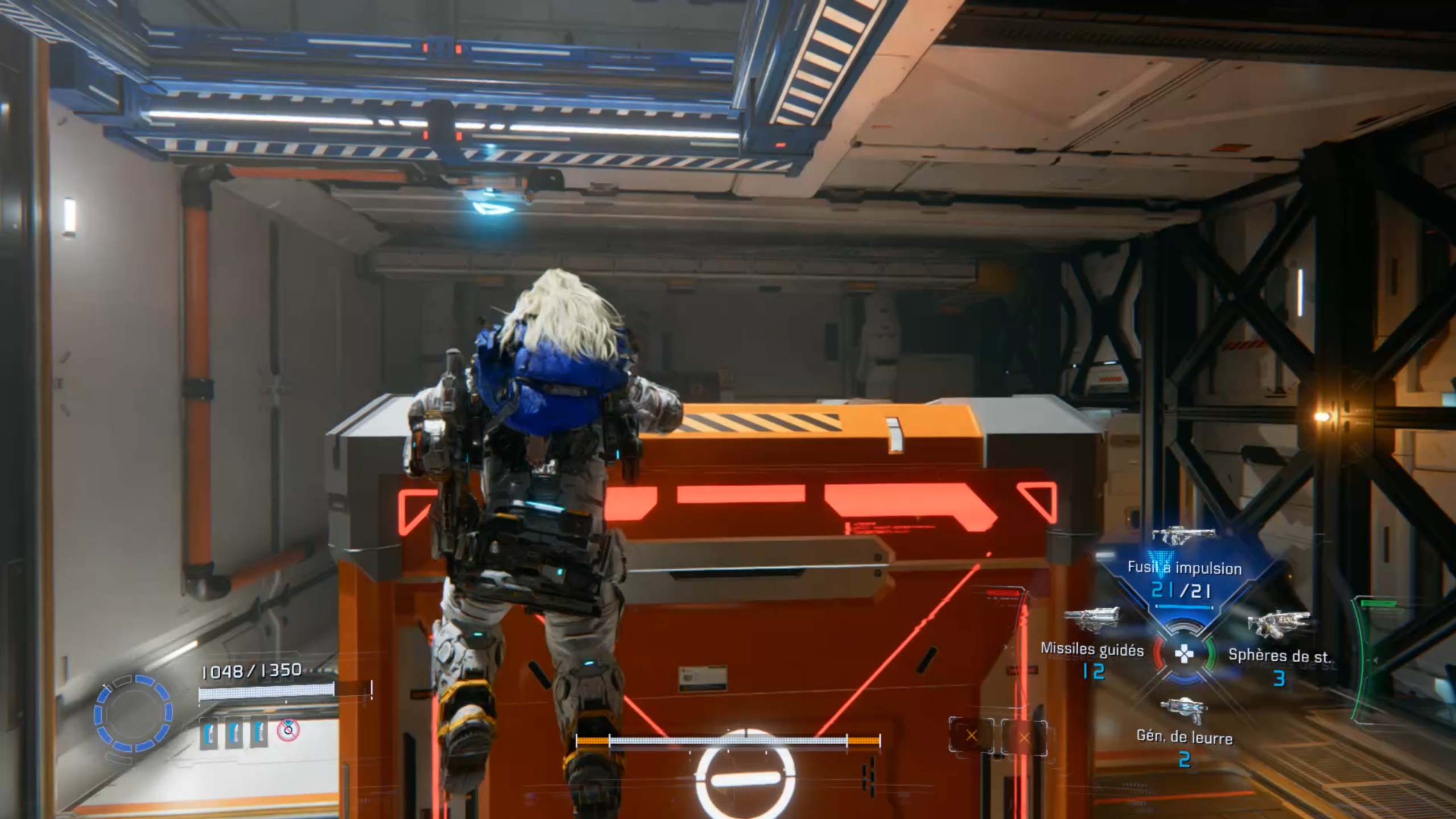Click the red crossed-out circle status icon
The image size is (1456, 819).
pos(288,730)
